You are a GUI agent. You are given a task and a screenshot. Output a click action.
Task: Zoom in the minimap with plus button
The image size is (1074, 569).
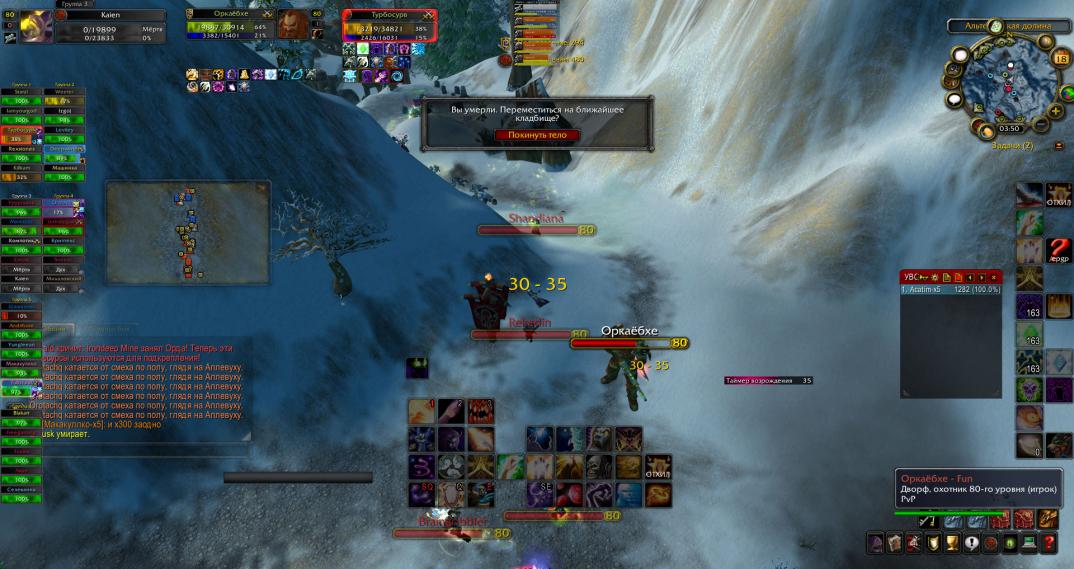click(1057, 112)
